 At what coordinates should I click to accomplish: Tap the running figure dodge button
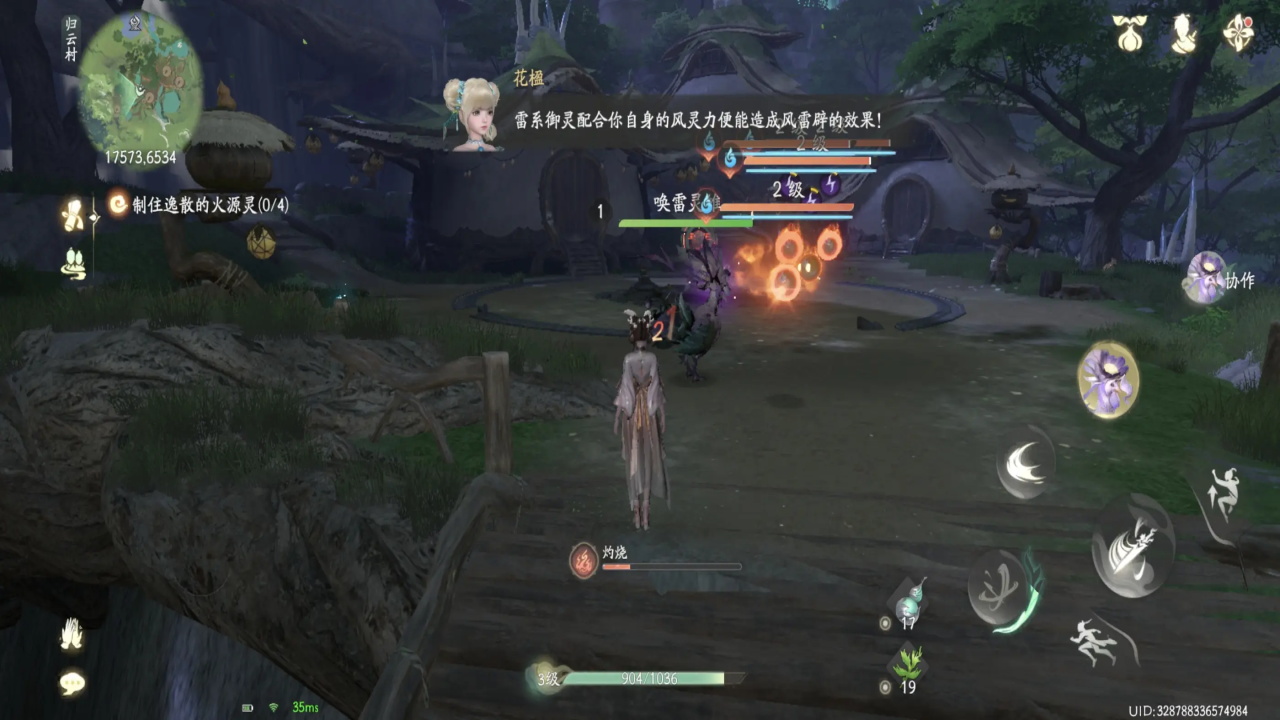pos(1097,640)
